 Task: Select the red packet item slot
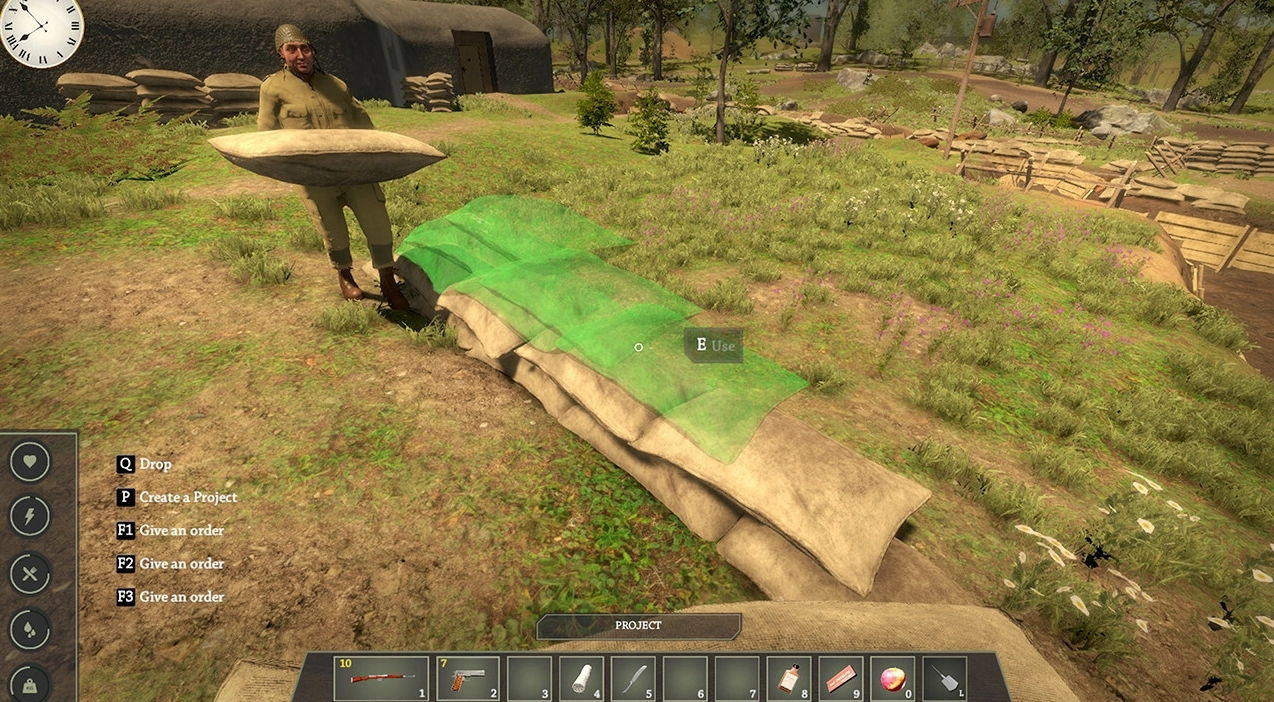(841, 678)
